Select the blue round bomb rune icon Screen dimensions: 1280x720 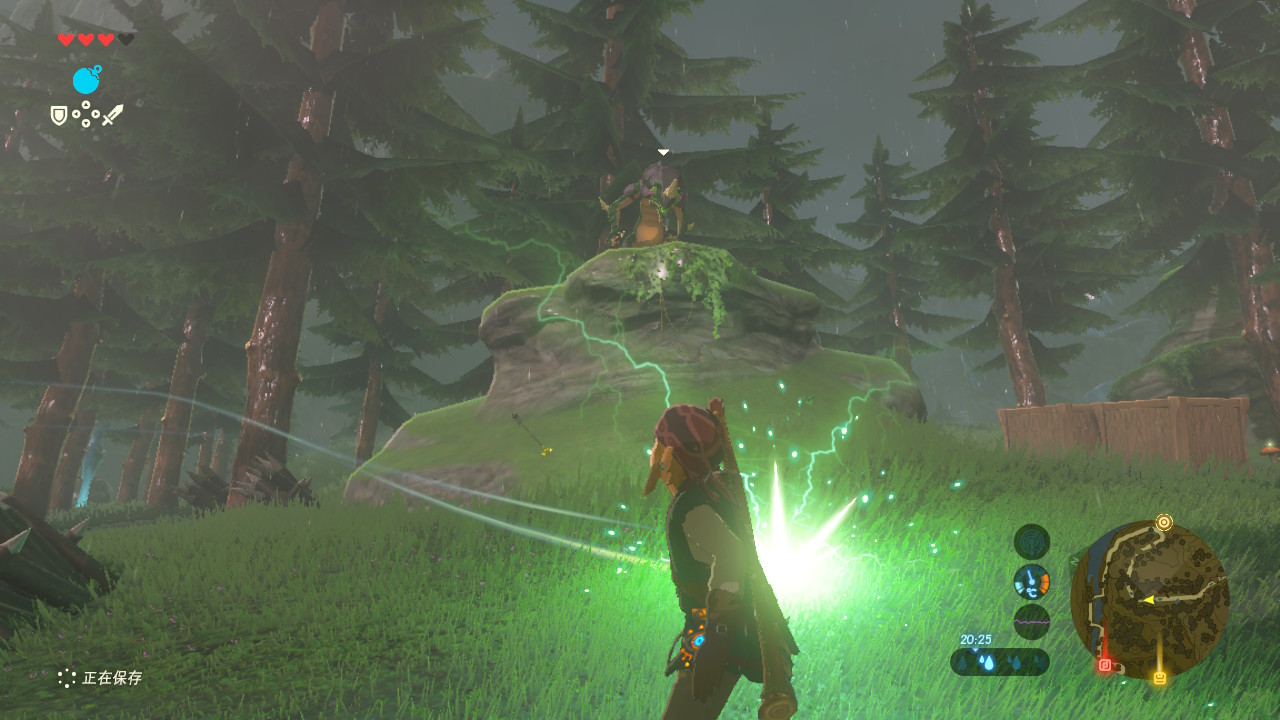point(87,80)
